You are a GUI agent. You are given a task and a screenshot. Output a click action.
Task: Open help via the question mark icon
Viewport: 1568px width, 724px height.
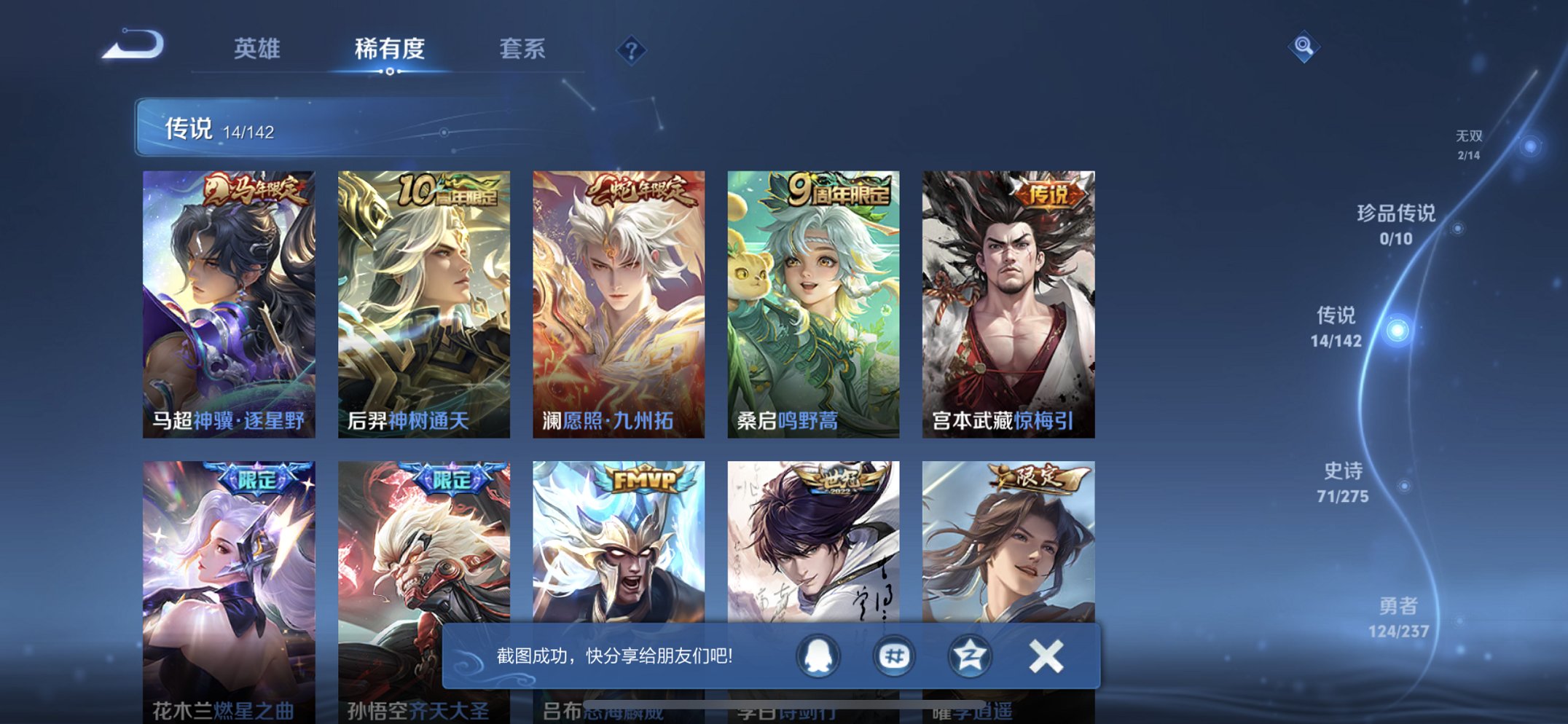pyautogui.click(x=632, y=50)
